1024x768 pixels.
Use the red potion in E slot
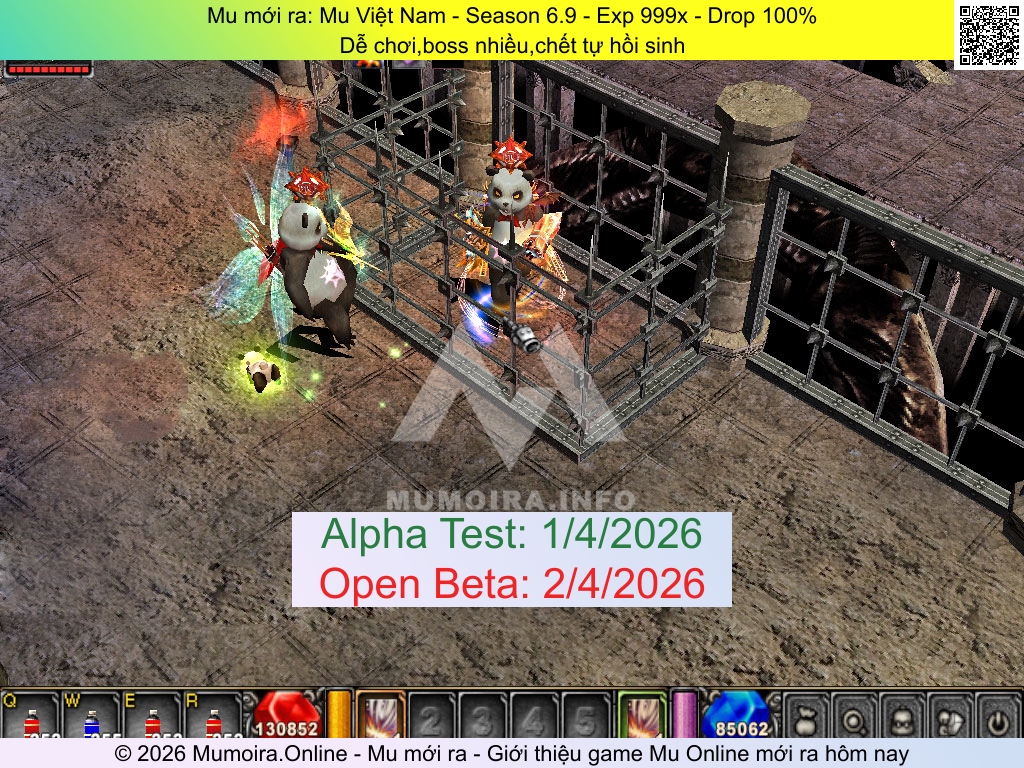[152, 718]
